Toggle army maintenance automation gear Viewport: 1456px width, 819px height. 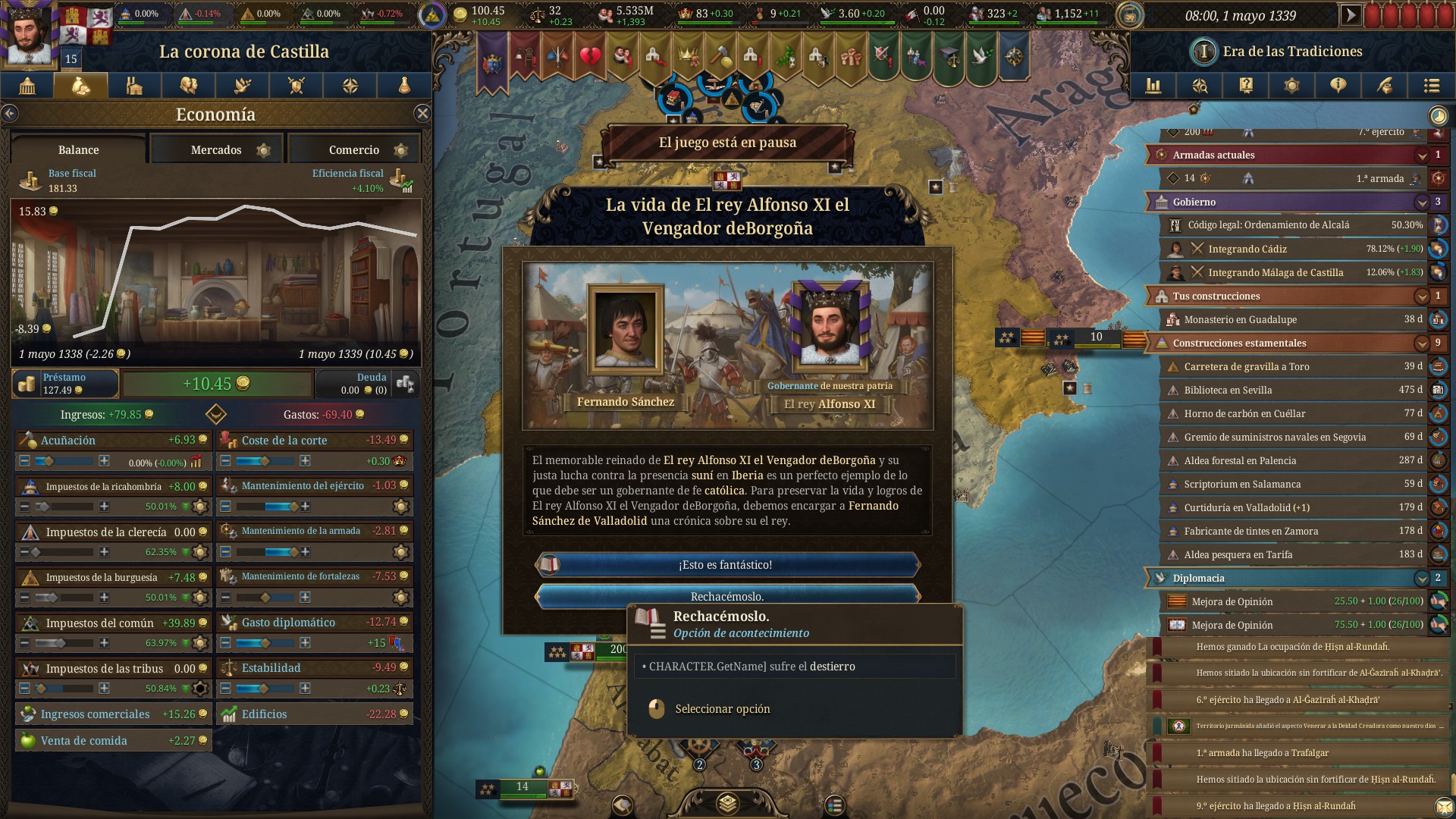[x=400, y=506]
